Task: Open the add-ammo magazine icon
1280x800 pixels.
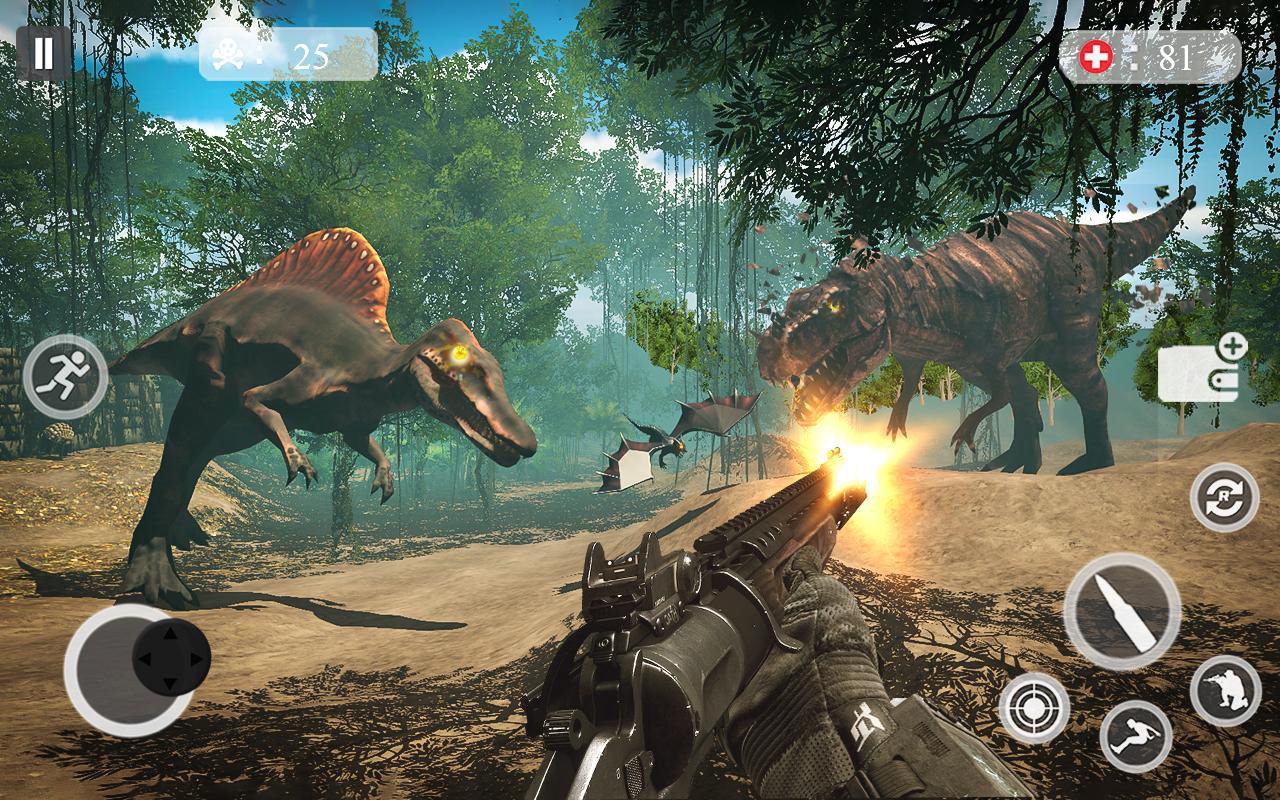Action: pos(1201,372)
